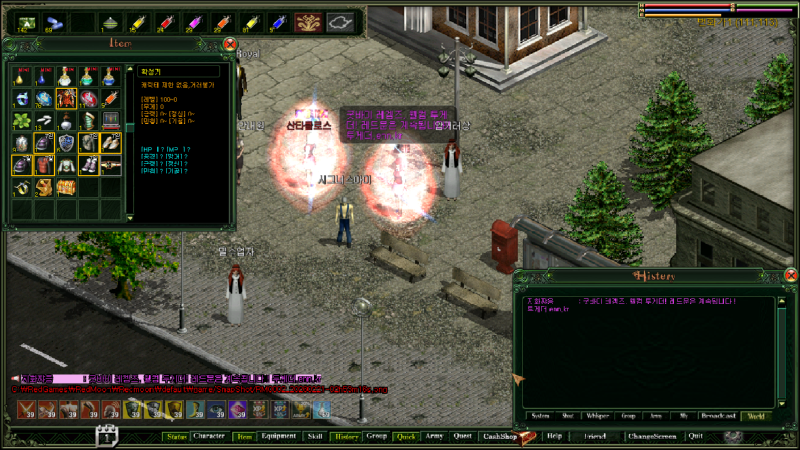Open the Equipment menu
Viewport: 800px width, 450px height.
tap(278, 436)
